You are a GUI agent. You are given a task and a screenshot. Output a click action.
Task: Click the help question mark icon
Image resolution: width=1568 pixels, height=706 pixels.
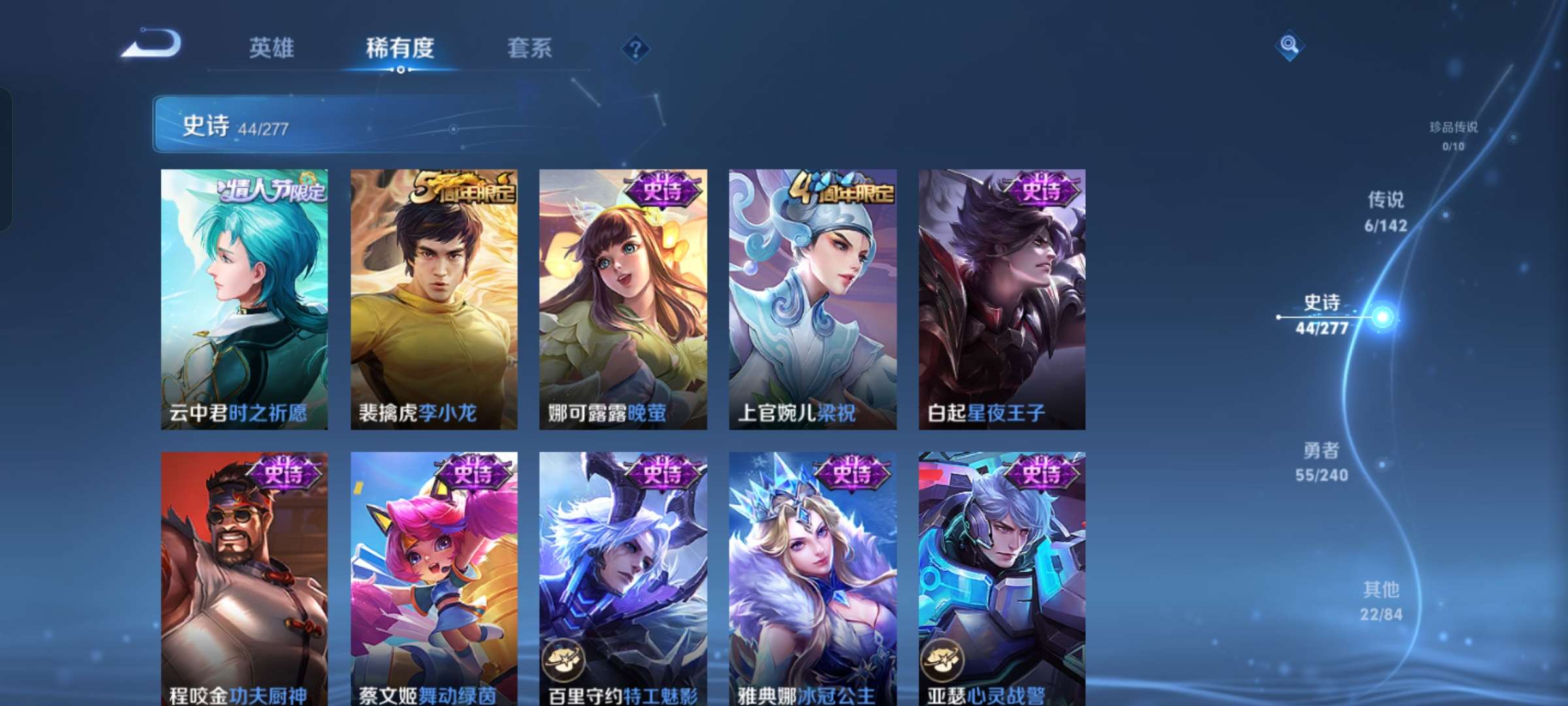635,48
